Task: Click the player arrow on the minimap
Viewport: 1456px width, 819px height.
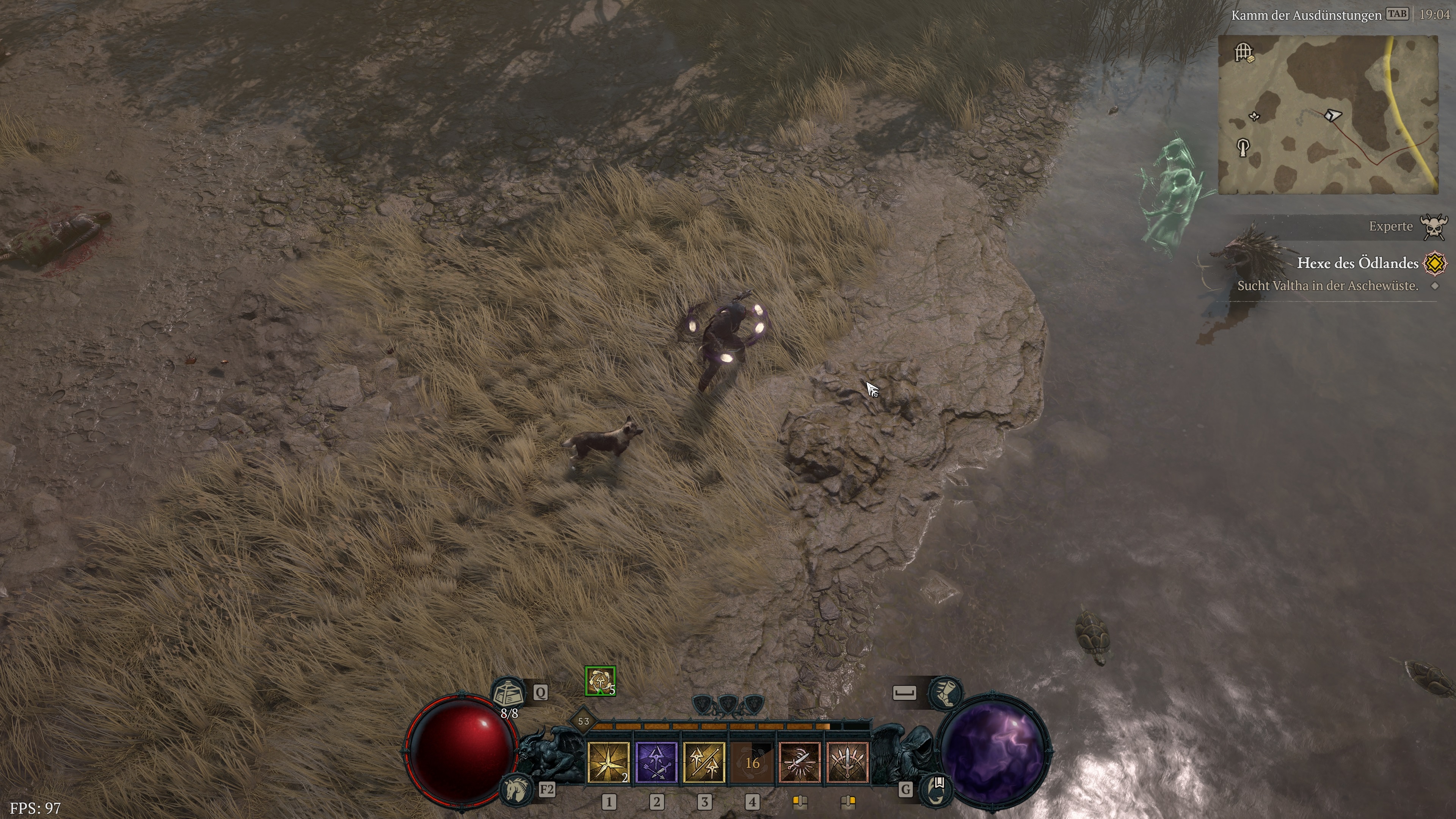Action: 1333,115
